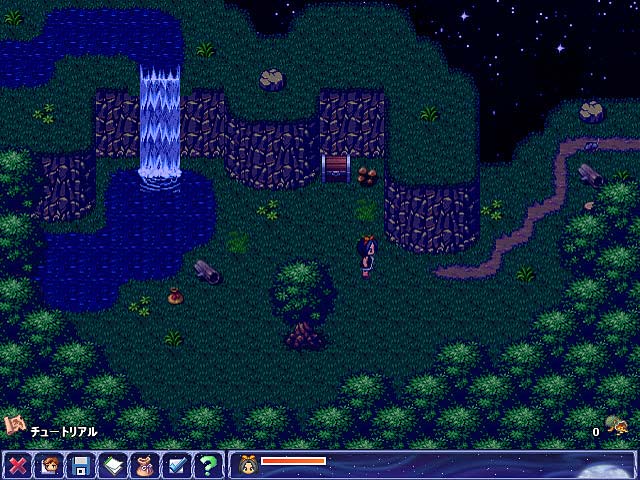Open the stacked papers log icon

coord(113,465)
